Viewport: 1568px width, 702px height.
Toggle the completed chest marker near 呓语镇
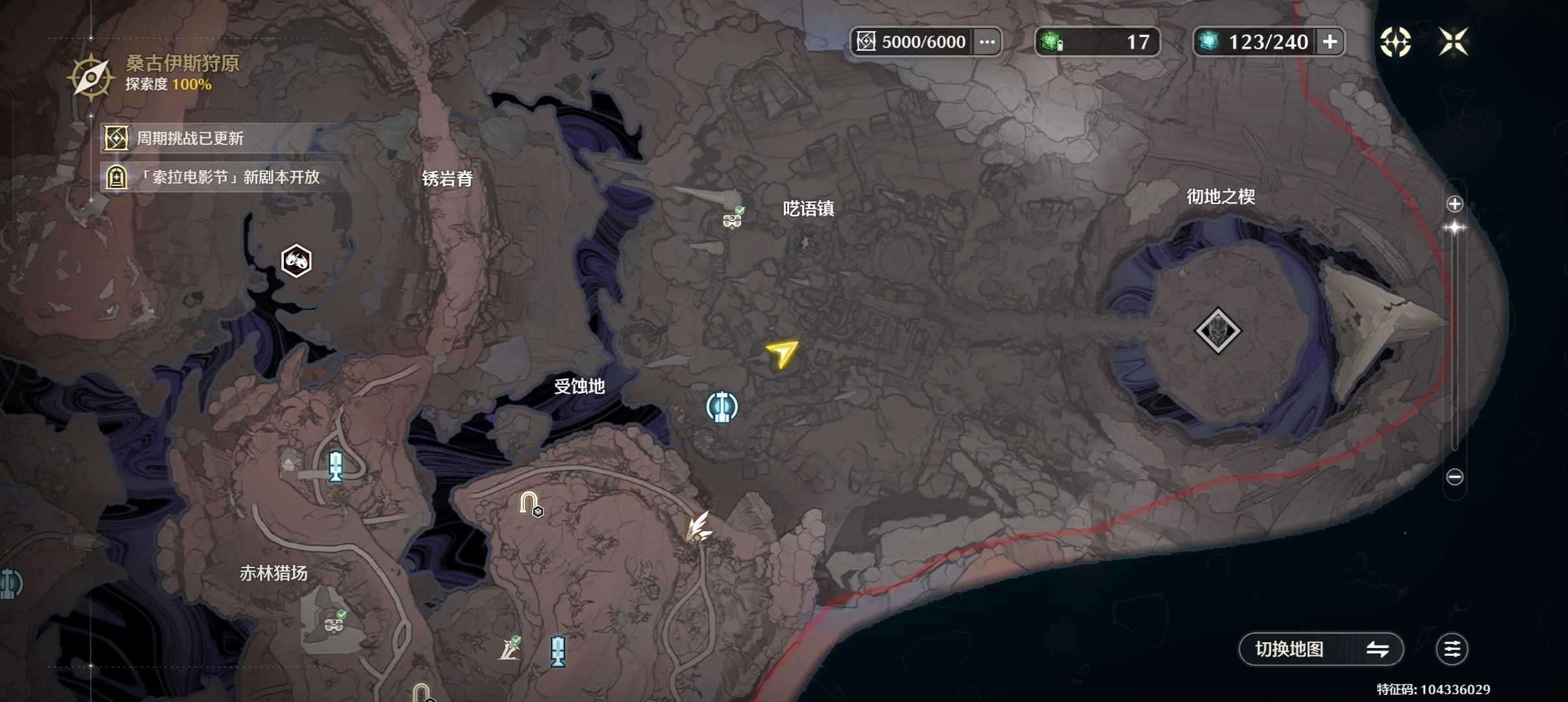pyautogui.click(x=731, y=218)
